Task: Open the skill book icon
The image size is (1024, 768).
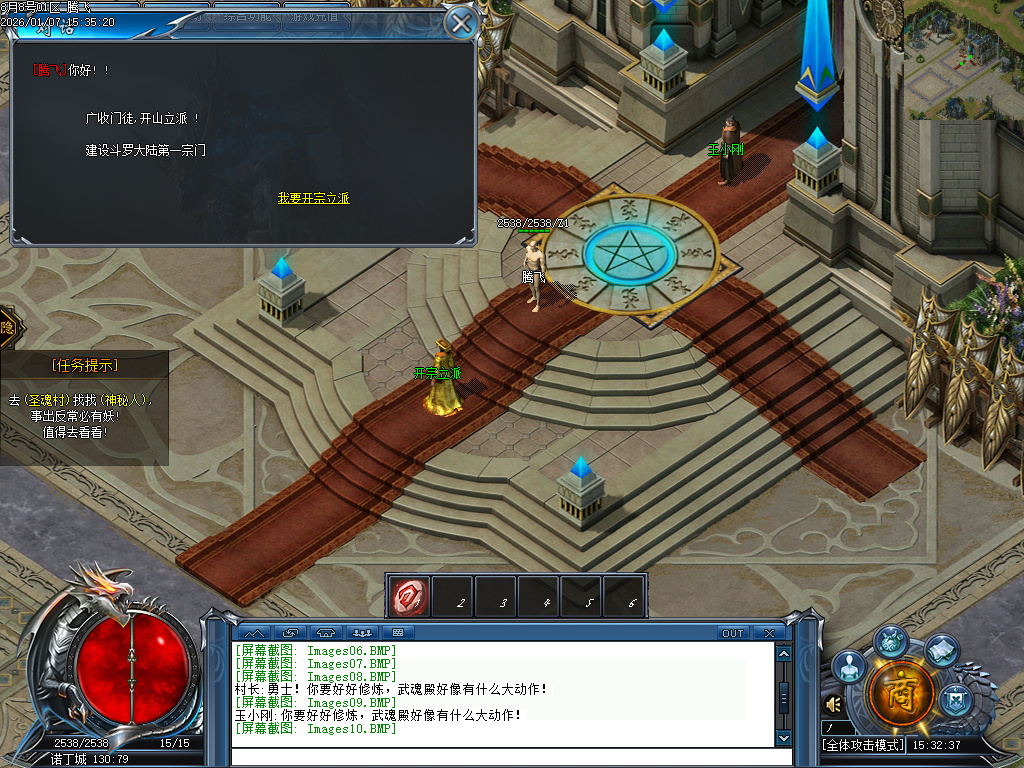Action: coord(942,651)
